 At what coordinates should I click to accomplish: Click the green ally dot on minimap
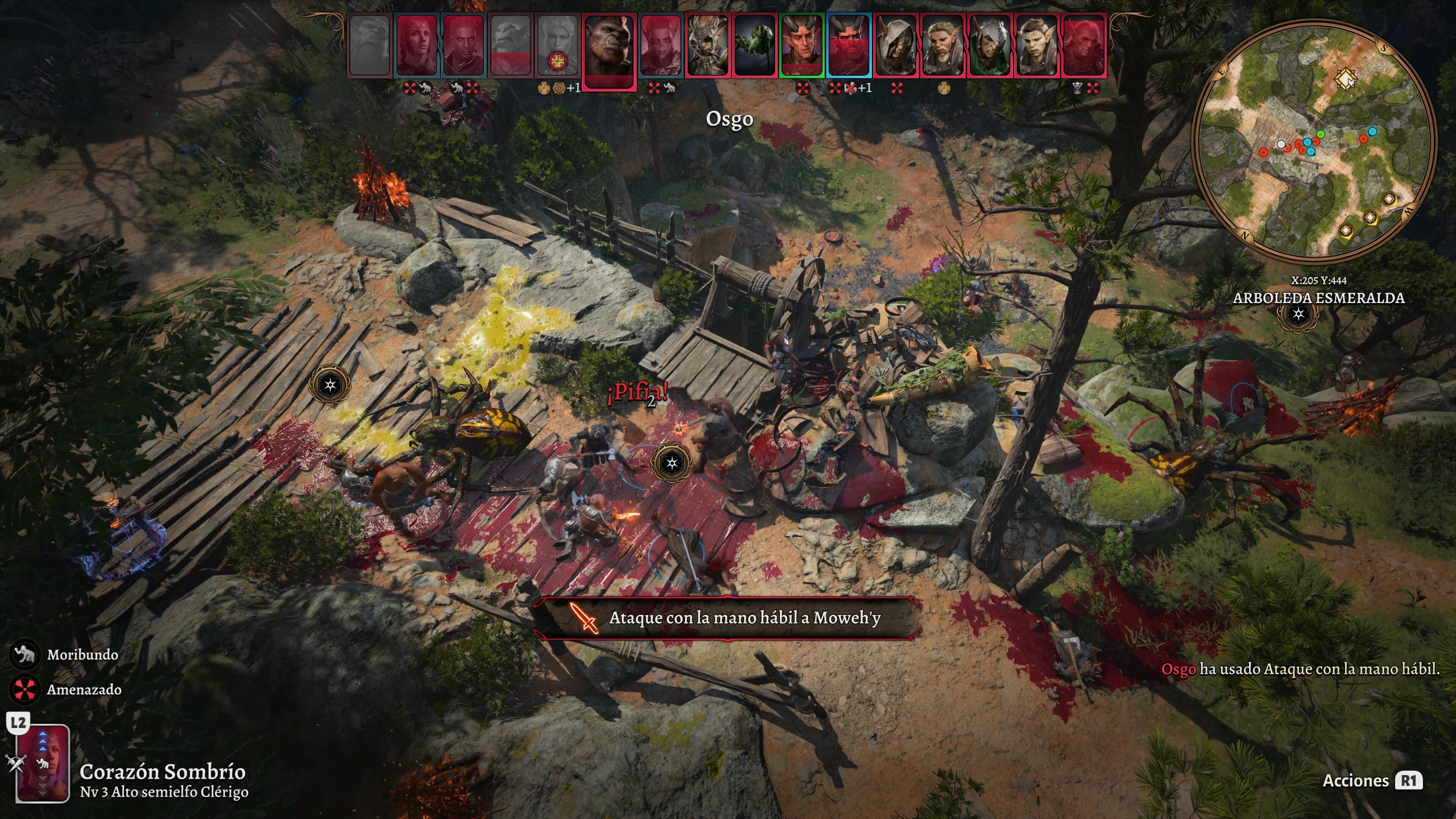(1320, 134)
